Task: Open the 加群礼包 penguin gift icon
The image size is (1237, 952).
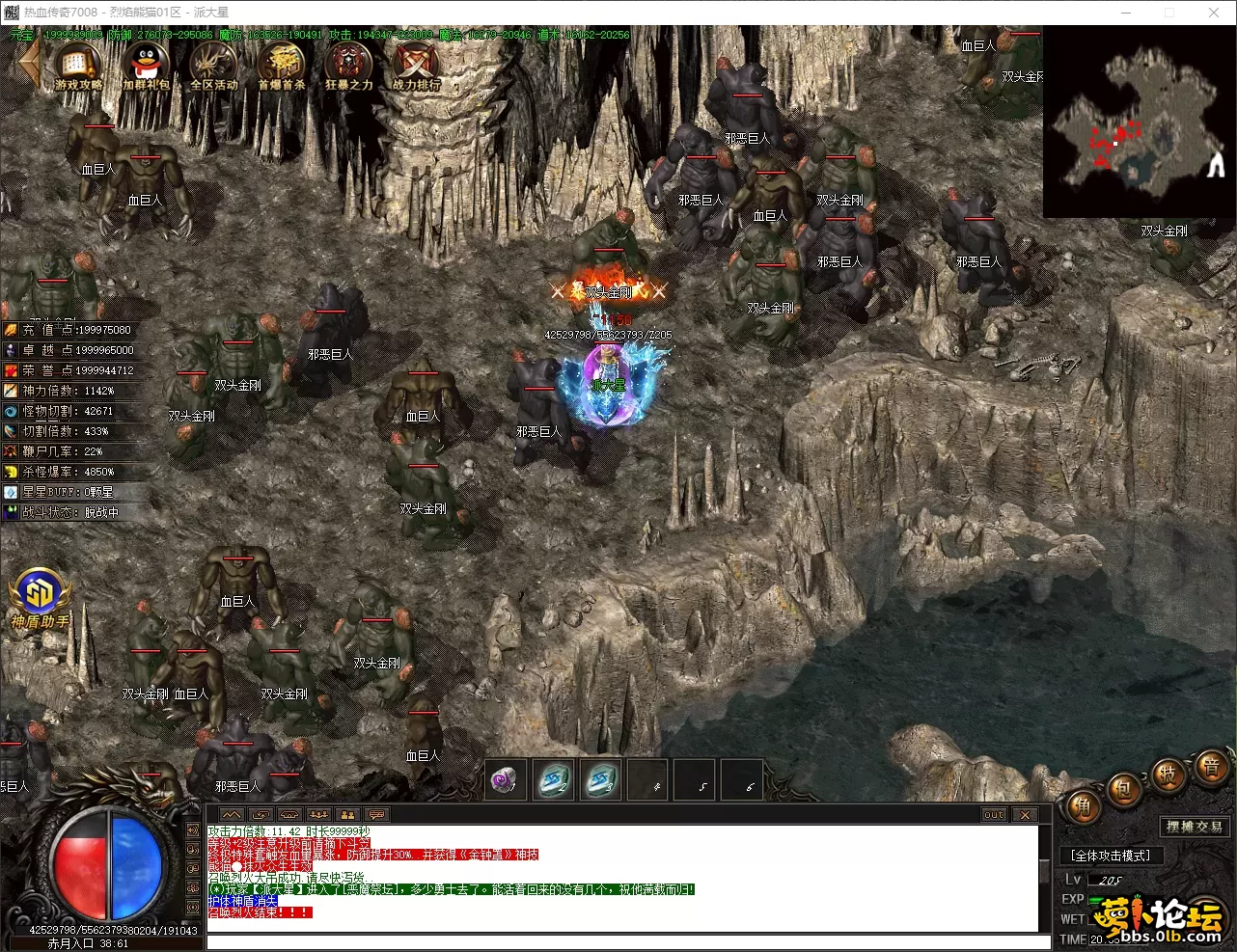Action: [147, 66]
